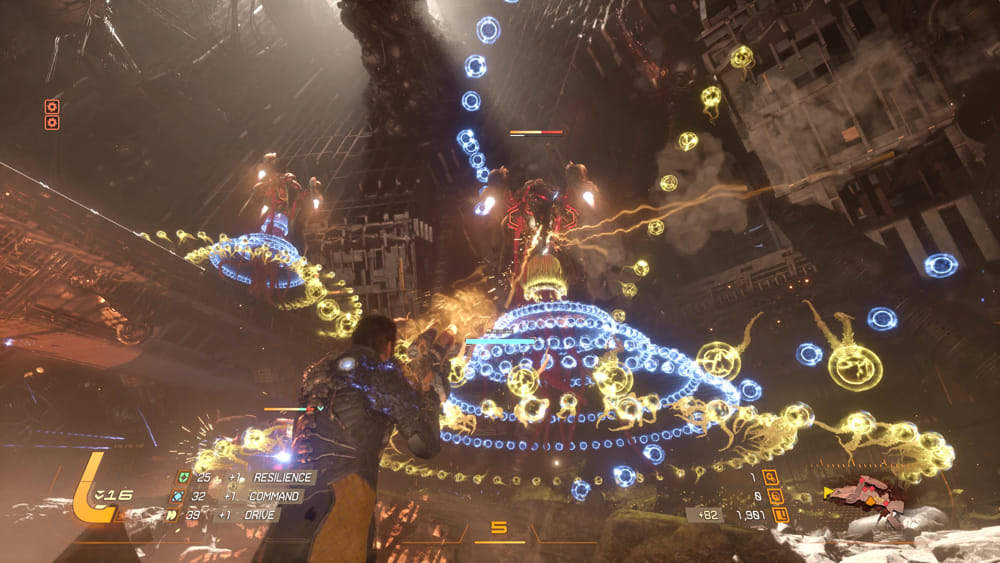The image size is (1000, 563).
Task: Select the blue Command stat icon
Action: pyautogui.click(x=178, y=496)
